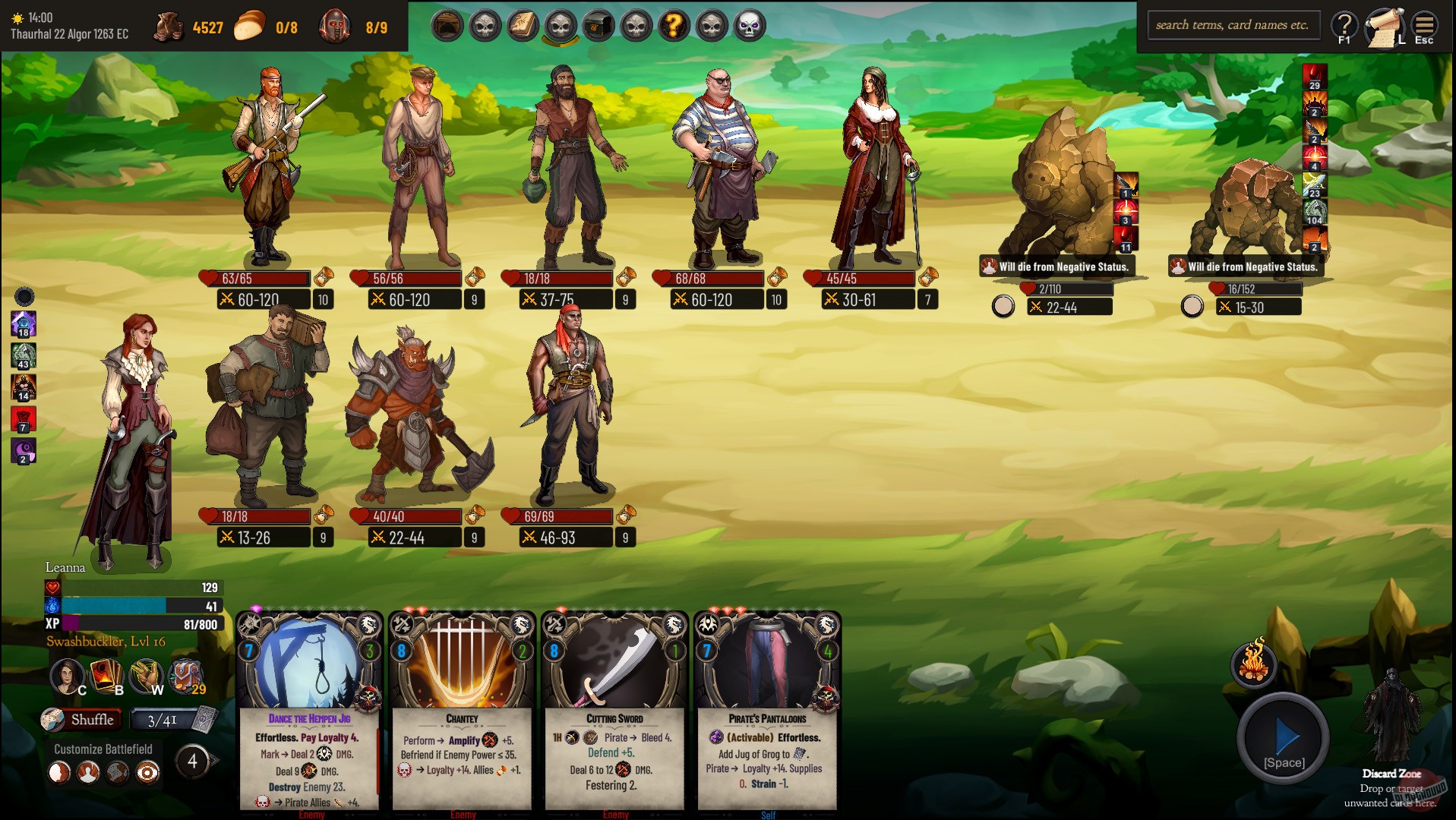Toggle the target-shaped Customize Battlefield option

pos(147,772)
